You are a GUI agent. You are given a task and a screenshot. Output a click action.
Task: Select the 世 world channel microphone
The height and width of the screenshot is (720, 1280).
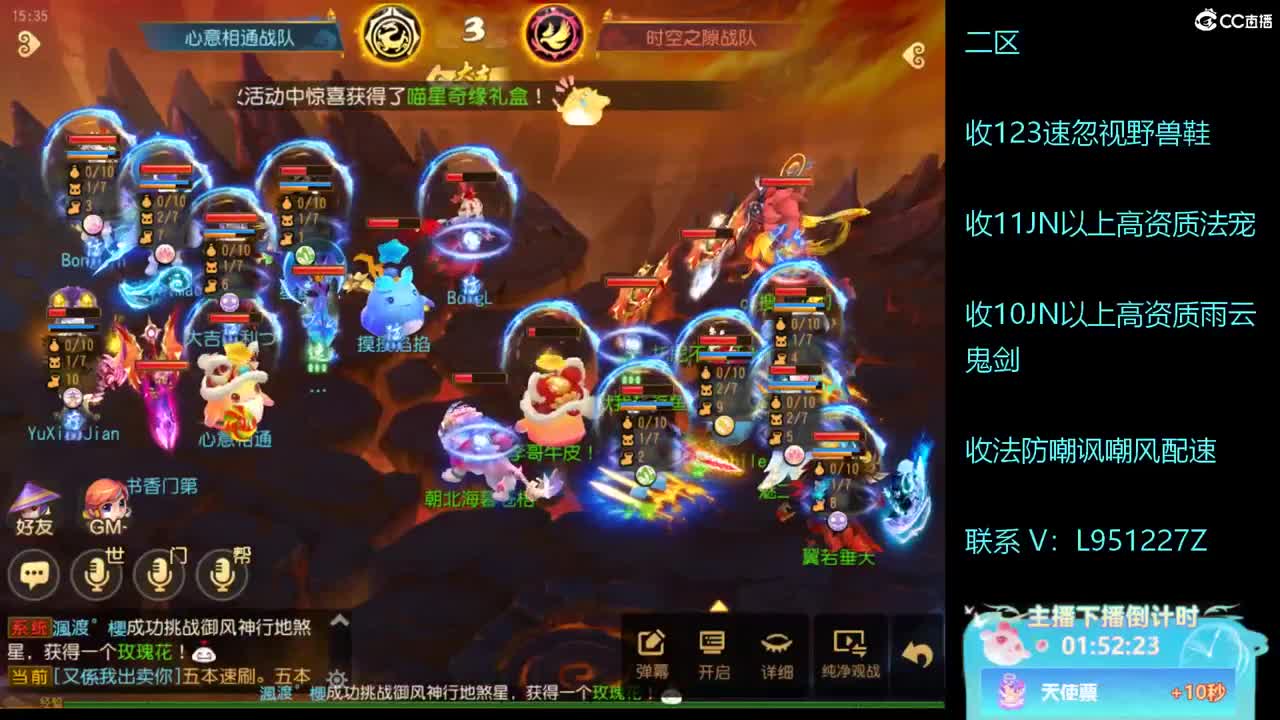point(95,575)
